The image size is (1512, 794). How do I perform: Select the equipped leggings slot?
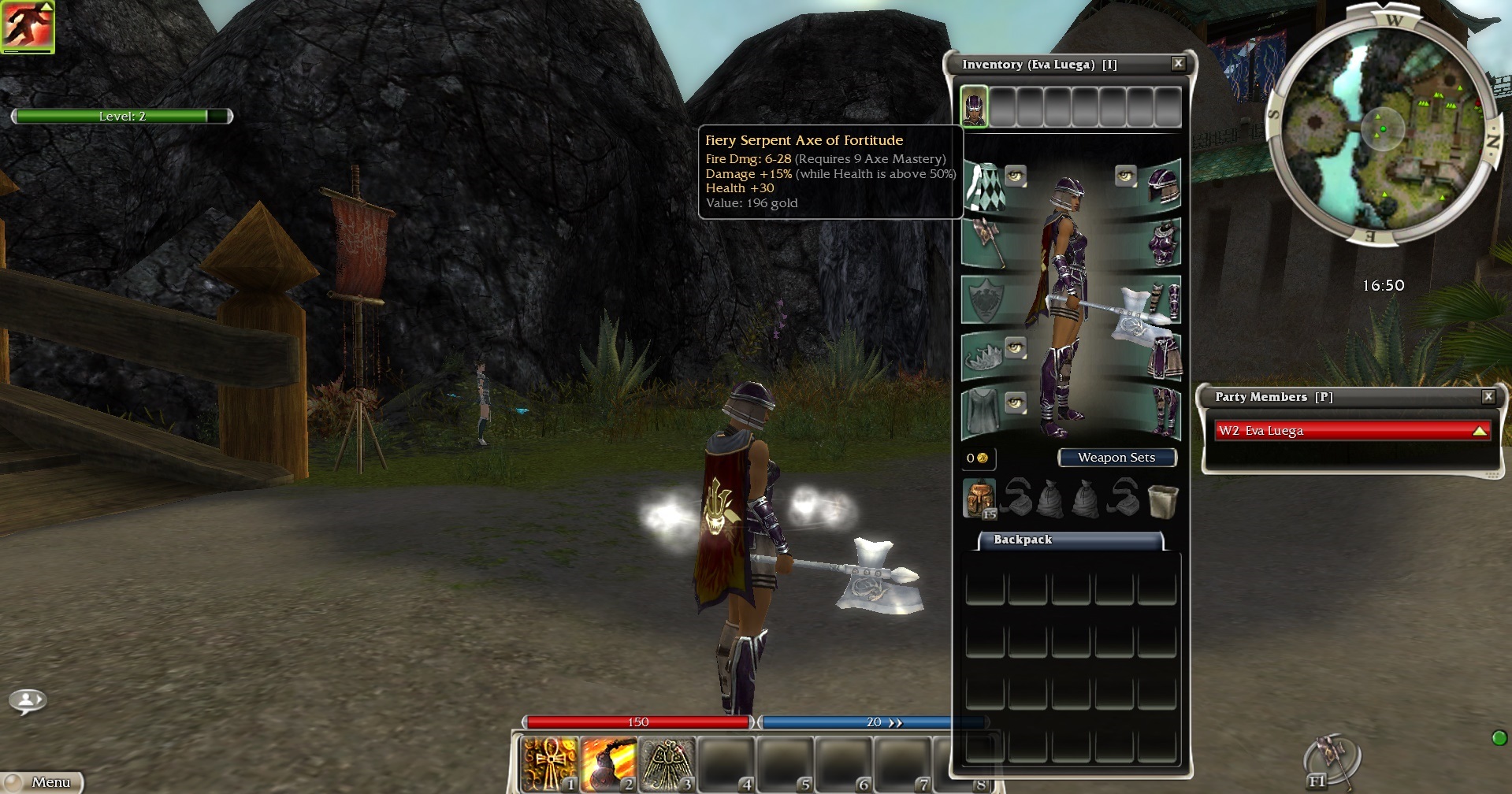click(x=1163, y=357)
